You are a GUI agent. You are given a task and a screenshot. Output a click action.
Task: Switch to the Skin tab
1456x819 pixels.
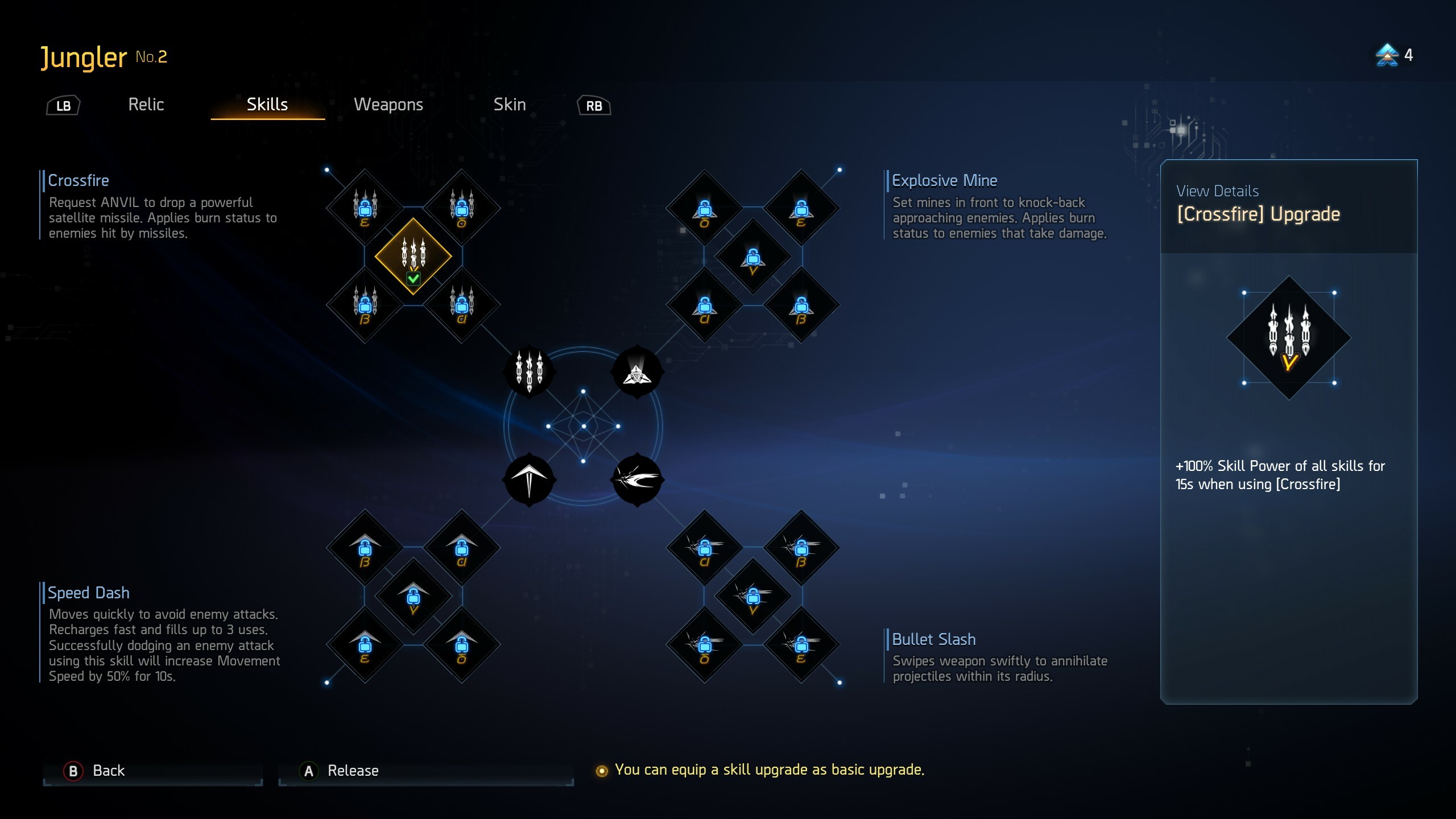[x=510, y=105]
